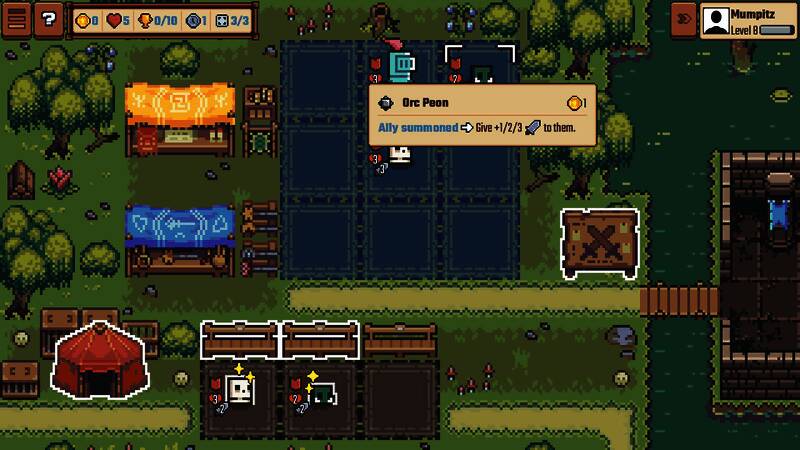Viewport: 800px width, 450px height.
Task: Open the question mark help button
Action: [x=48, y=19]
